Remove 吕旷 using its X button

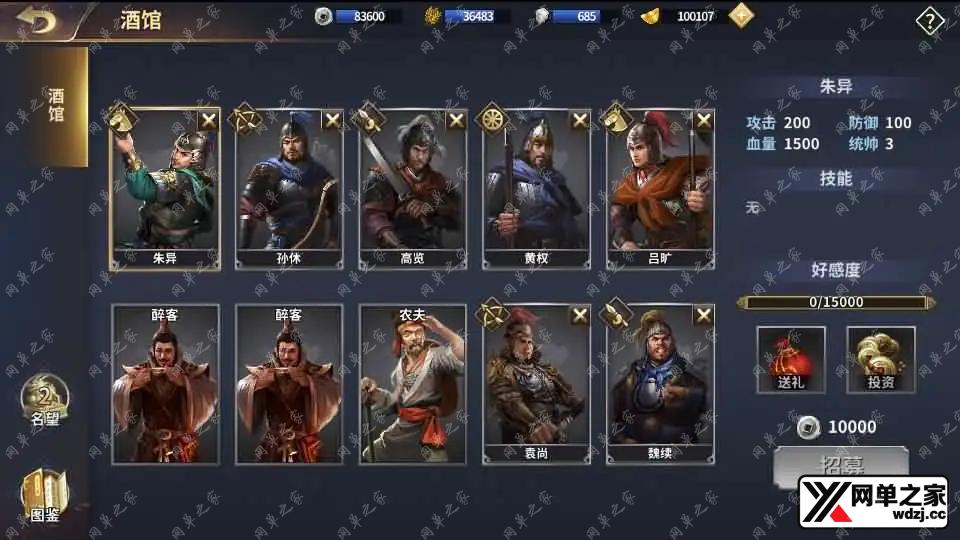coord(704,120)
